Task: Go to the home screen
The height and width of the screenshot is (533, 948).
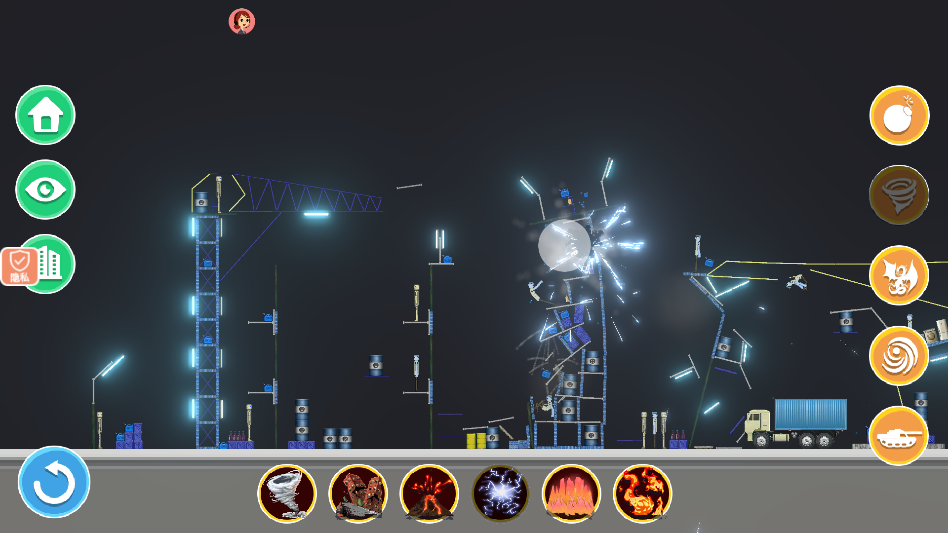Action: [x=45, y=115]
